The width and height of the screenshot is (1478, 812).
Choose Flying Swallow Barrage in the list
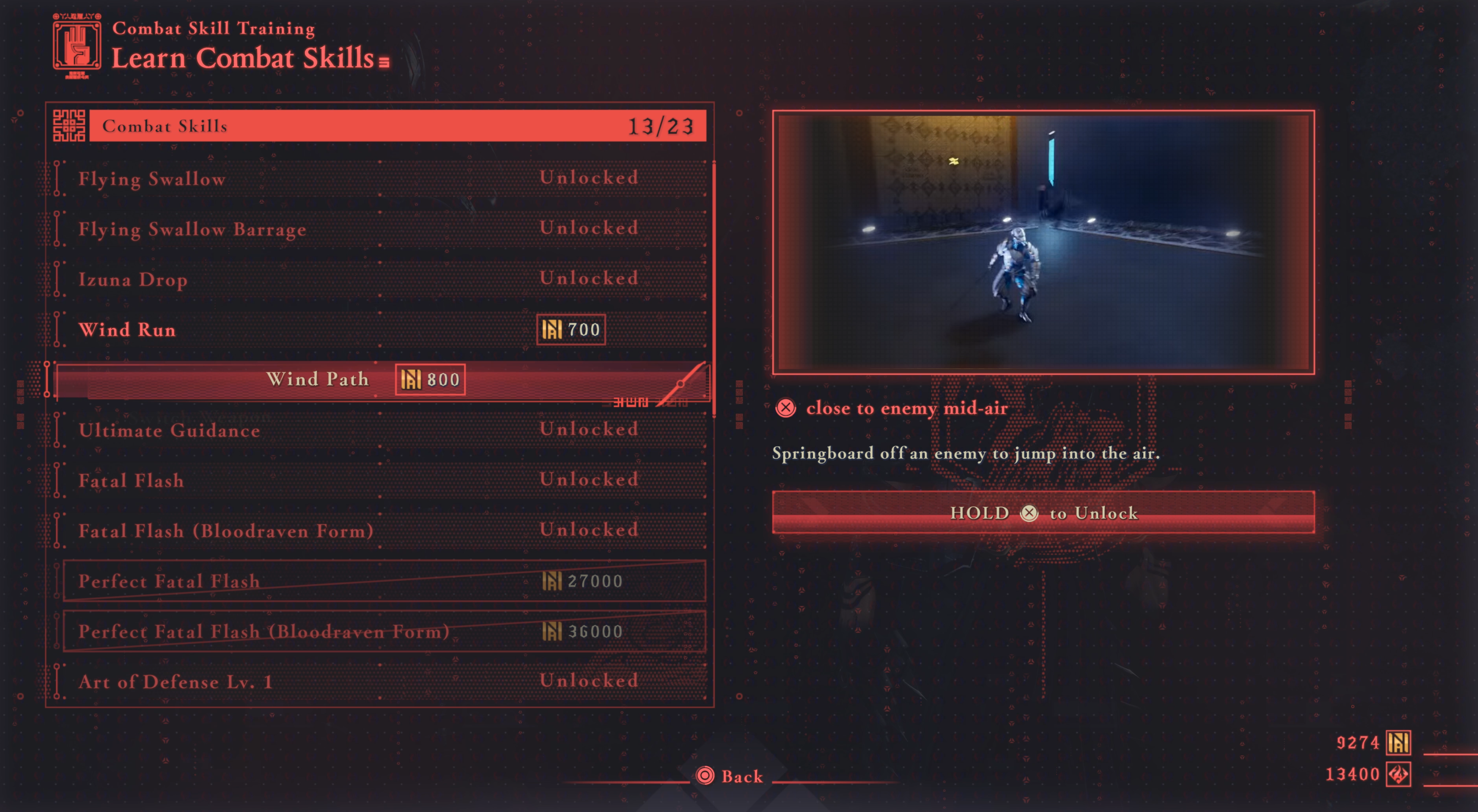click(x=379, y=229)
